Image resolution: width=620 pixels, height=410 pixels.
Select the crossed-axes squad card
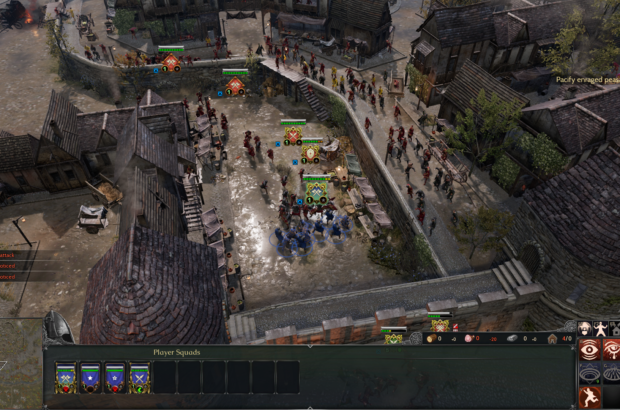click(x=66, y=377)
